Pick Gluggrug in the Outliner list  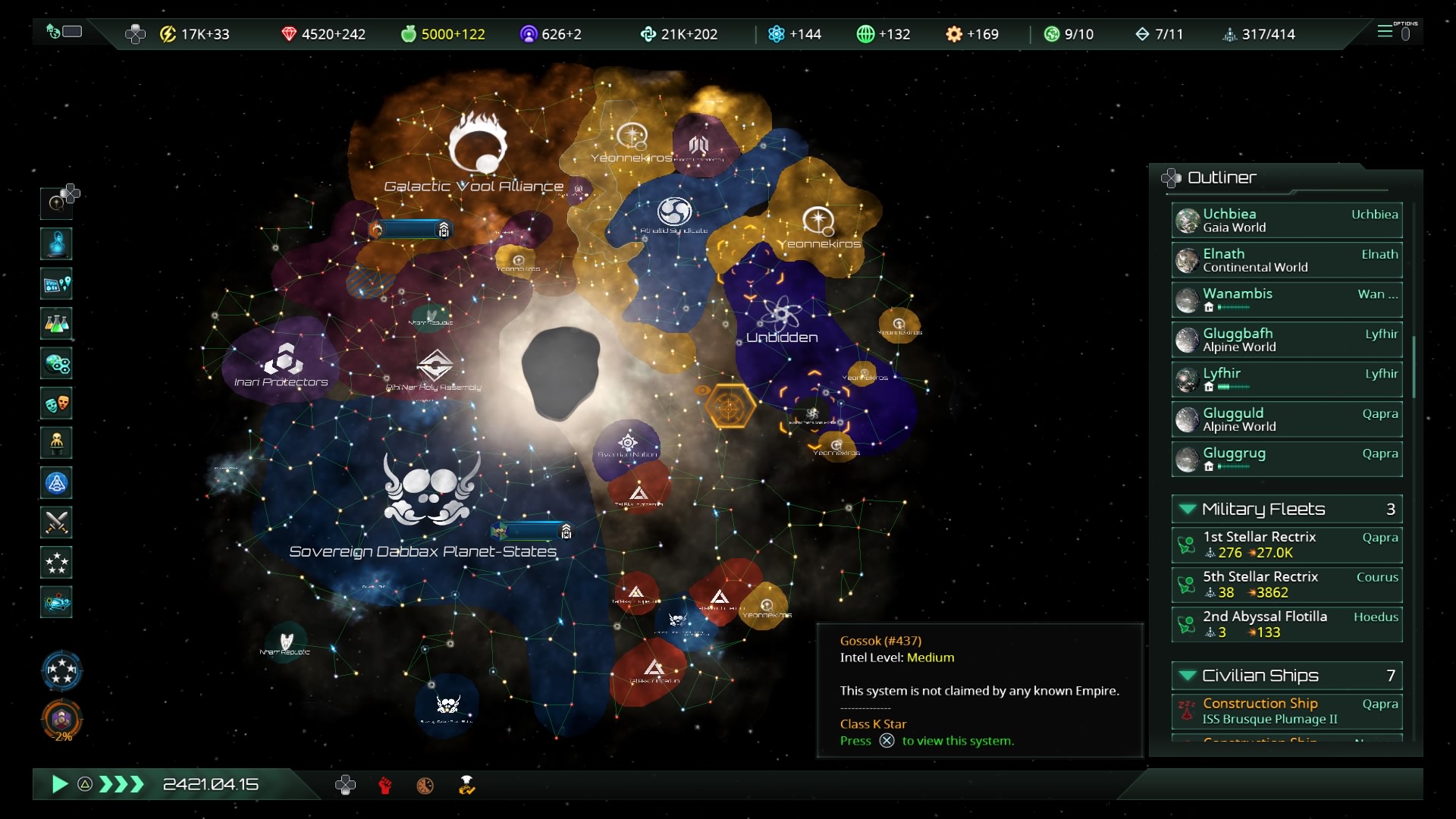pyautogui.click(x=1286, y=460)
